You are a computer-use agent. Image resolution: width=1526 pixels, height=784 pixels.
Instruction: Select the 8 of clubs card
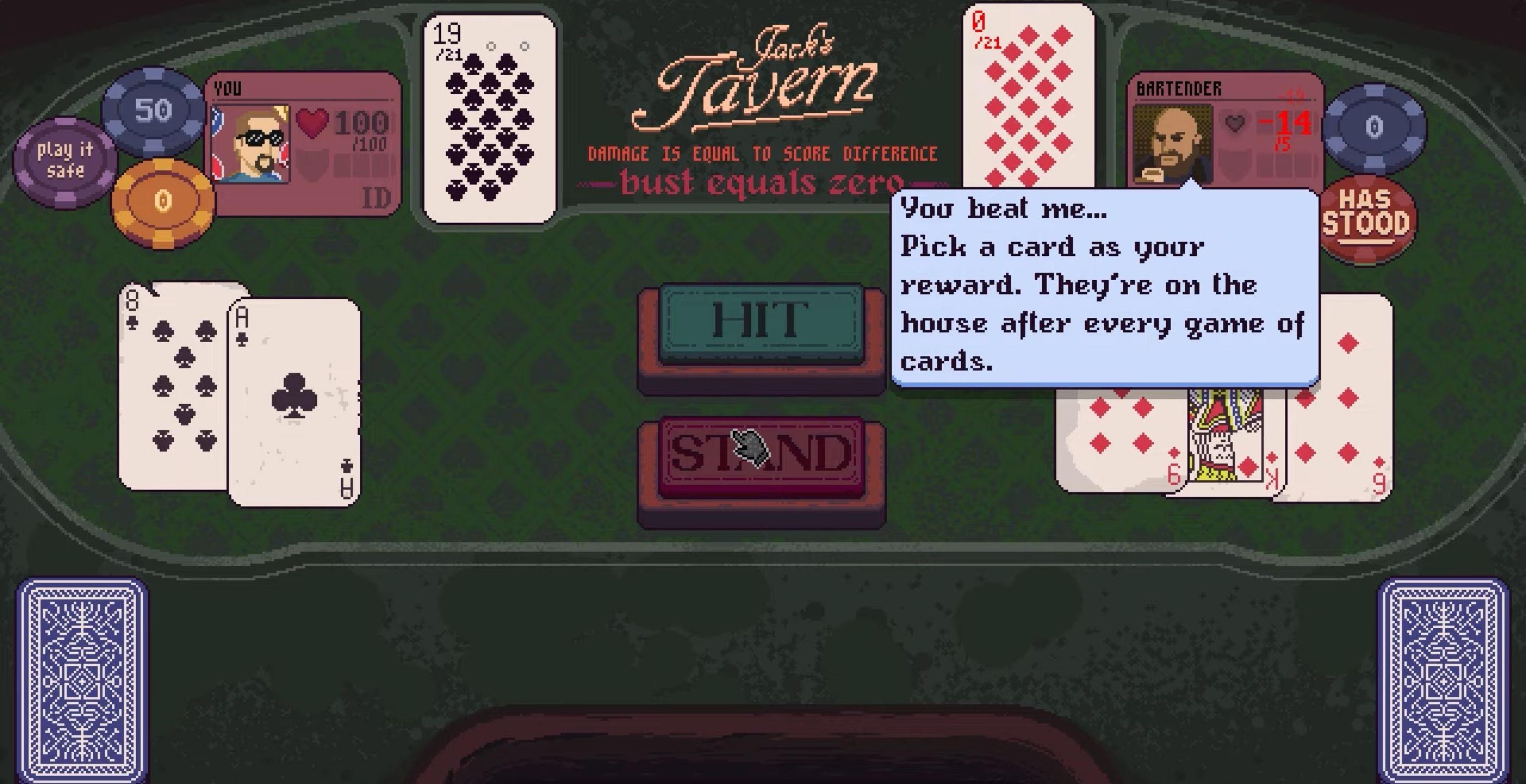172,385
